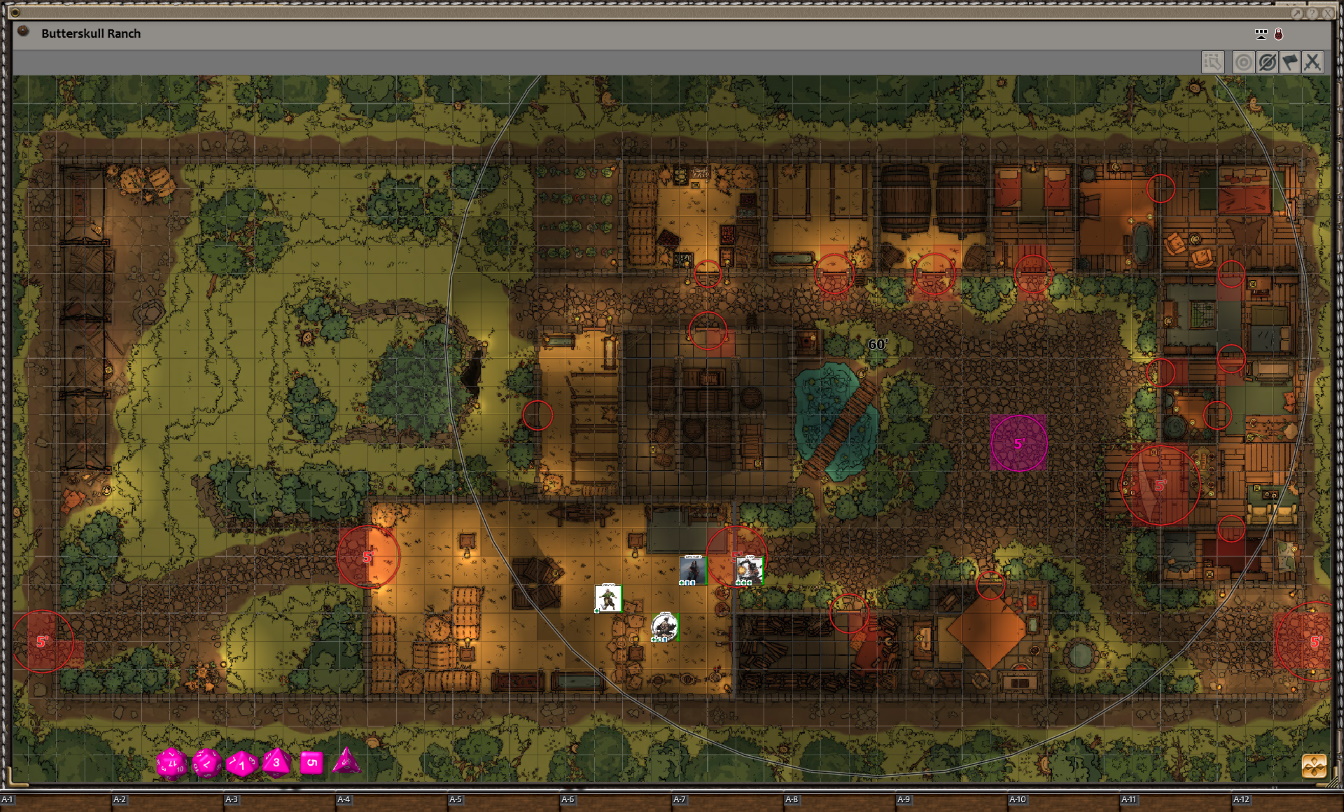Click the crossed swords toolbar button

coord(1313,62)
